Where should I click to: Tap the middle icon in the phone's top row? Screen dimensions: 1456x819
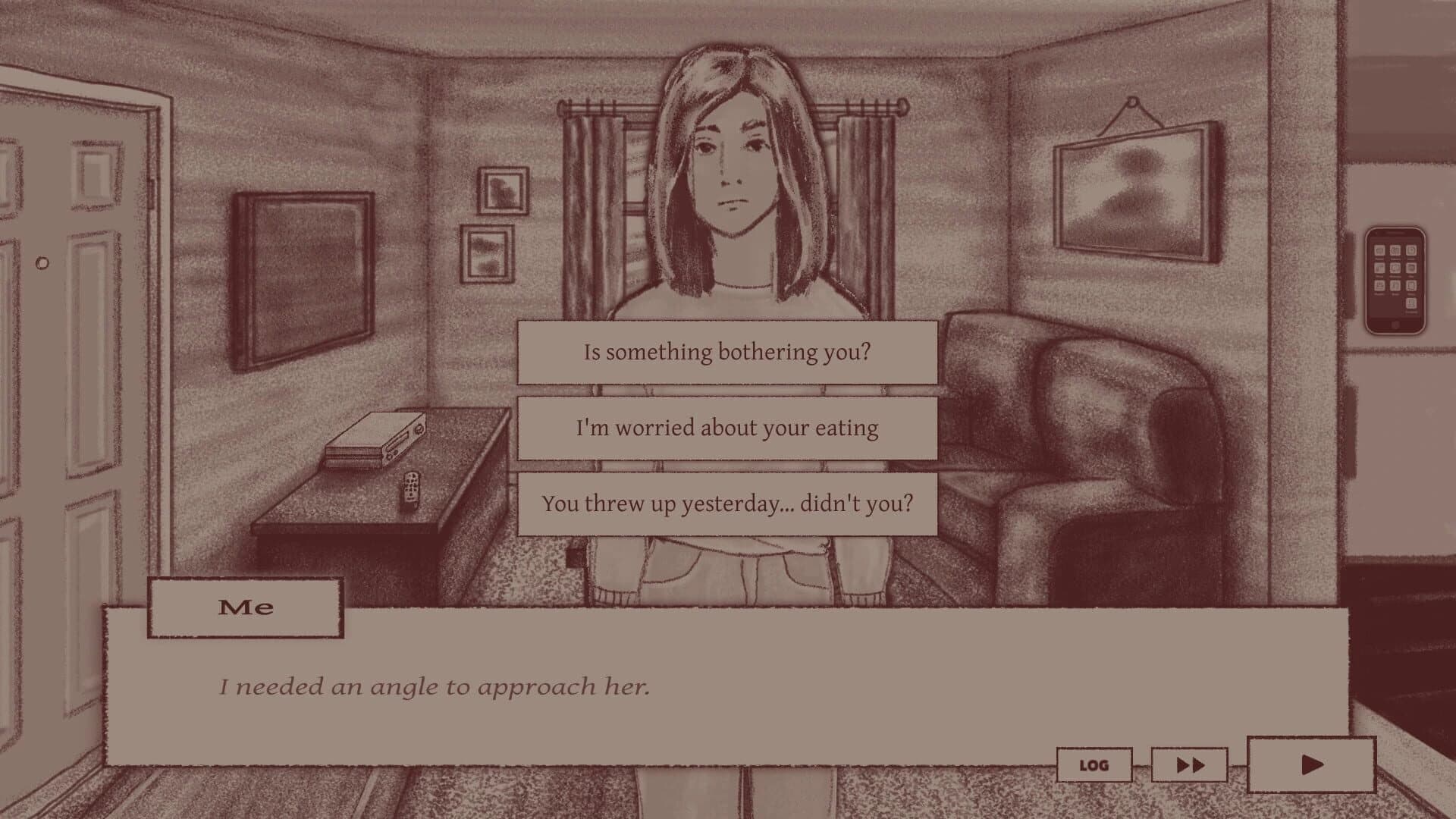click(1395, 249)
